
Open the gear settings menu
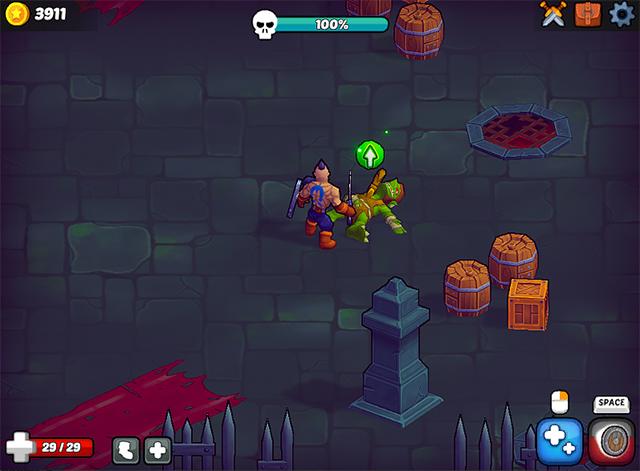tap(623, 13)
